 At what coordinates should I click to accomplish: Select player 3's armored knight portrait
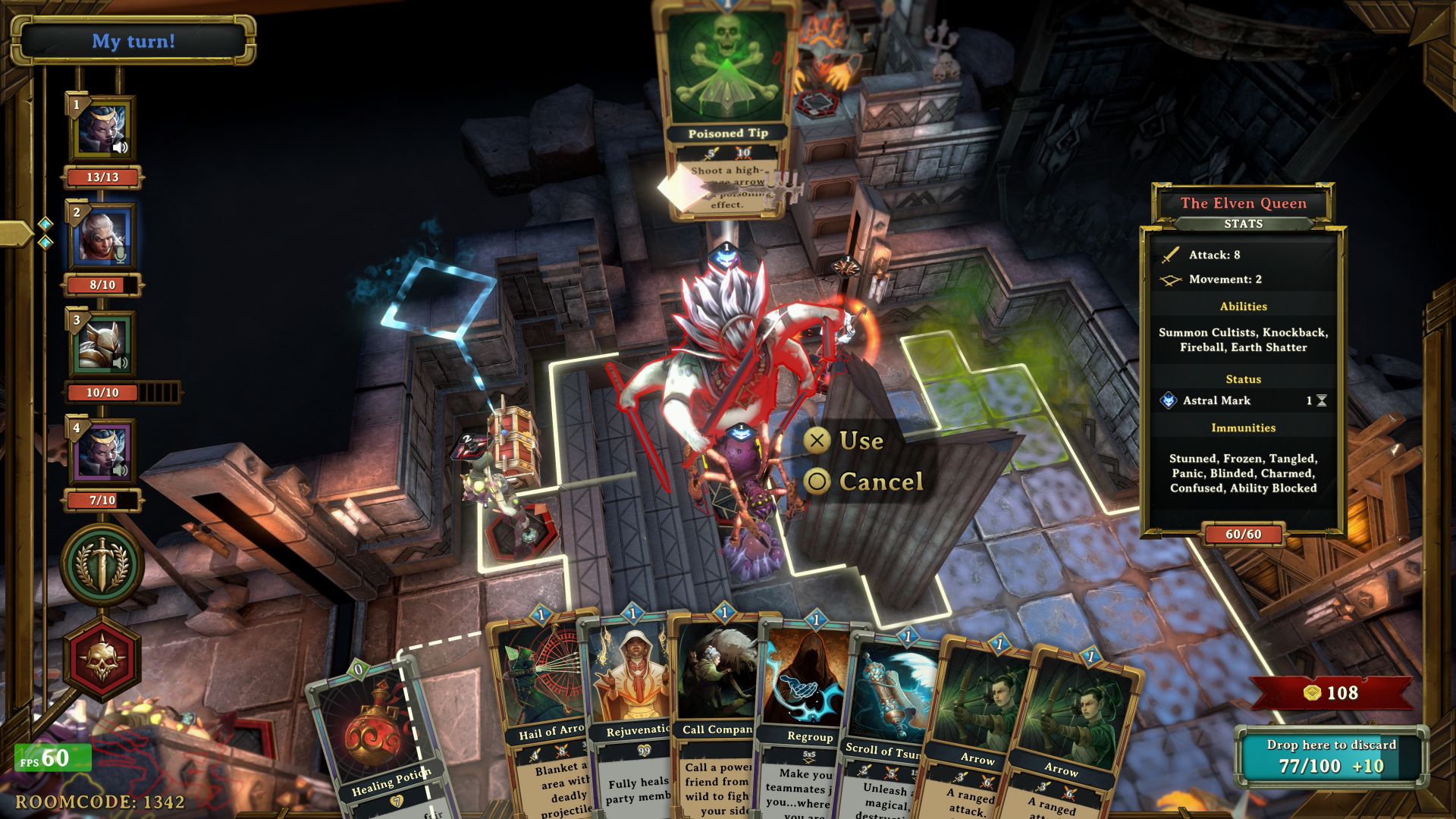coord(102,344)
